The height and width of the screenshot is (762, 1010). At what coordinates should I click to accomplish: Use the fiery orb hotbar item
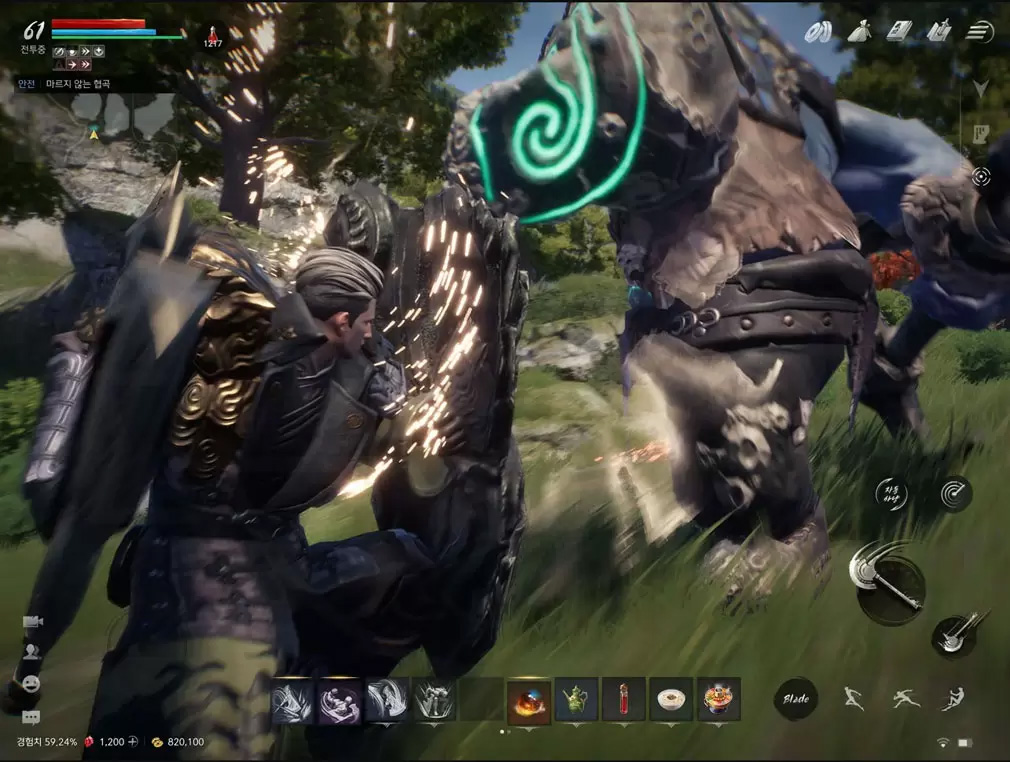pos(528,699)
